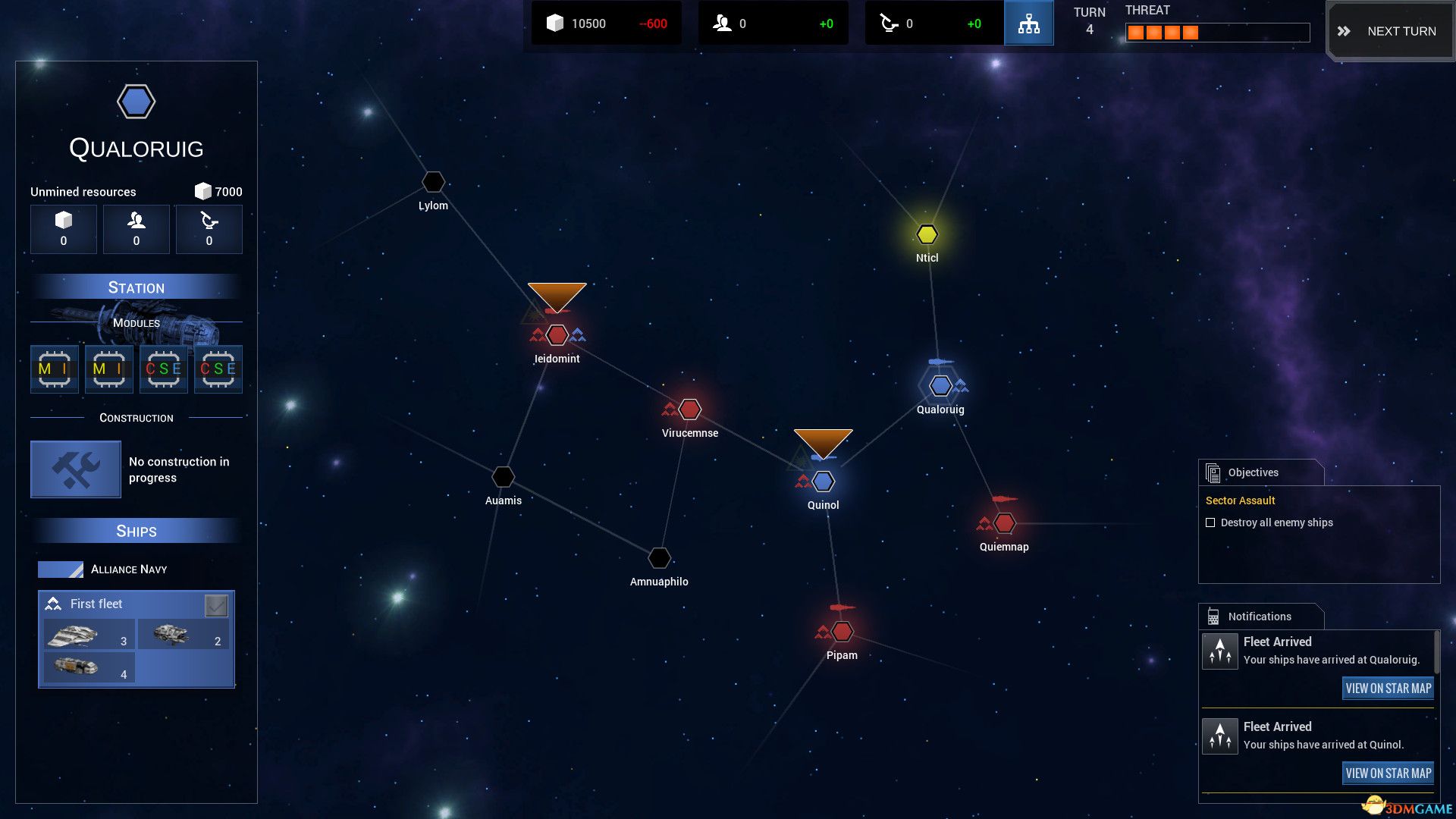This screenshot has height=819, width=1456.
Task: Select the first MI module slot
Action: [54, 369]
